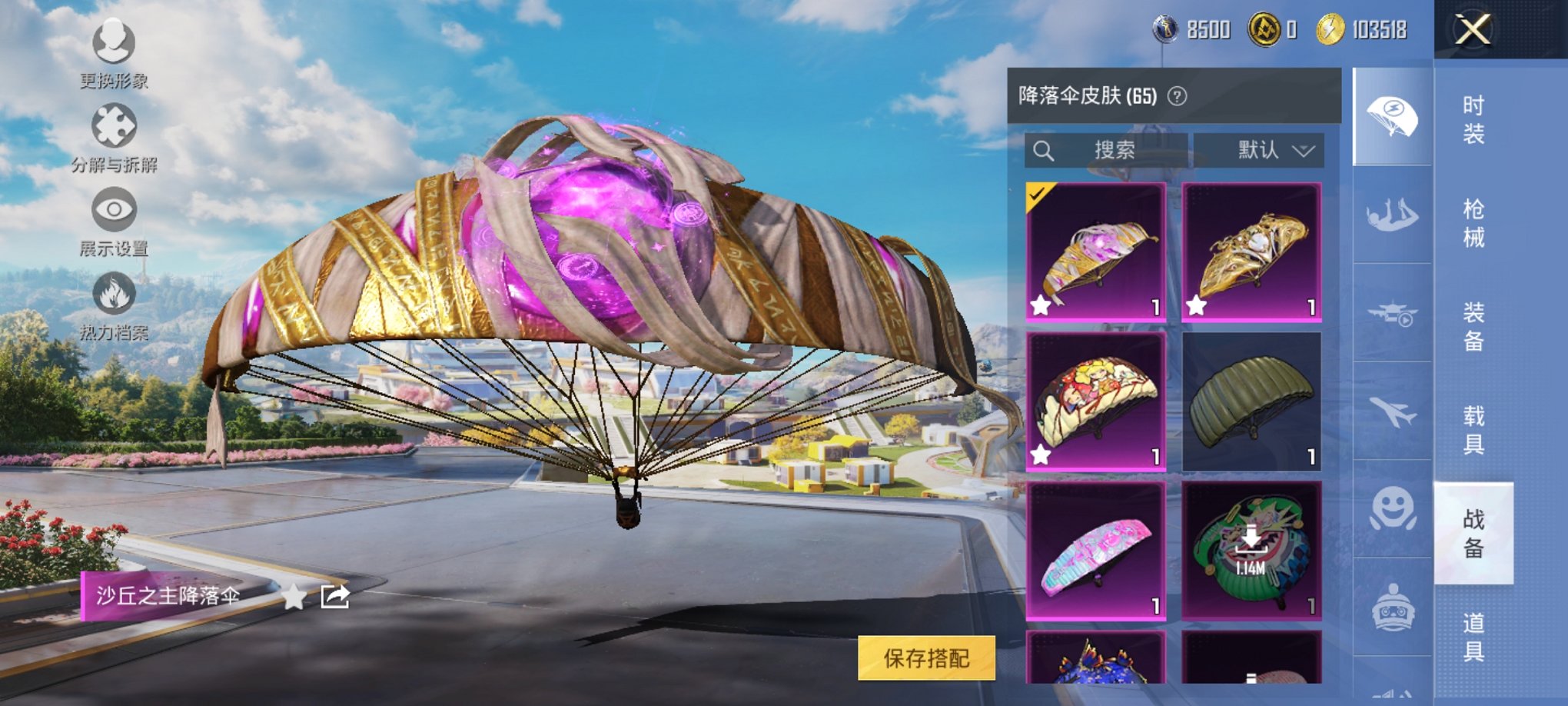Click the 展示设置 display settings eye icon
Image resolution: width=1568 pixels, height=706 pixels.
pyautogui.click(x=114, y=209)
